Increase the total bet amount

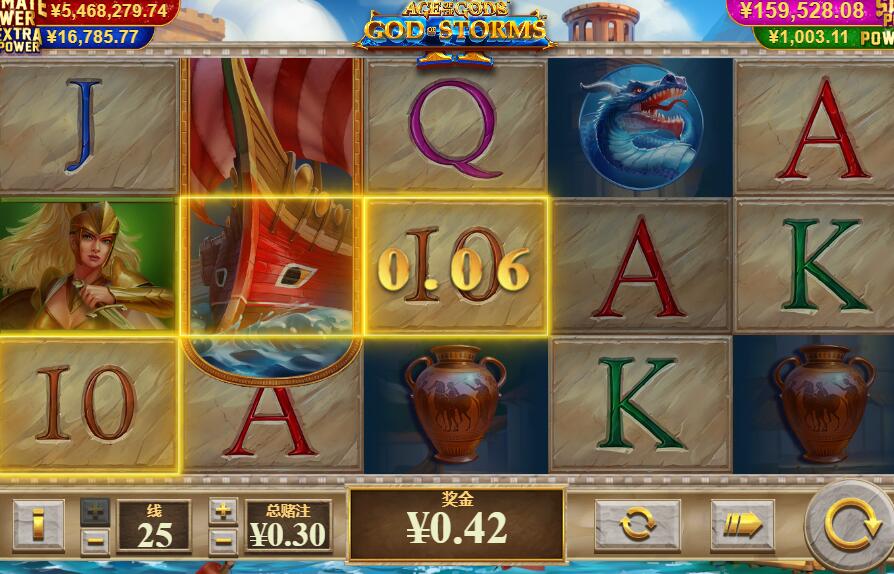click(223, 511)
